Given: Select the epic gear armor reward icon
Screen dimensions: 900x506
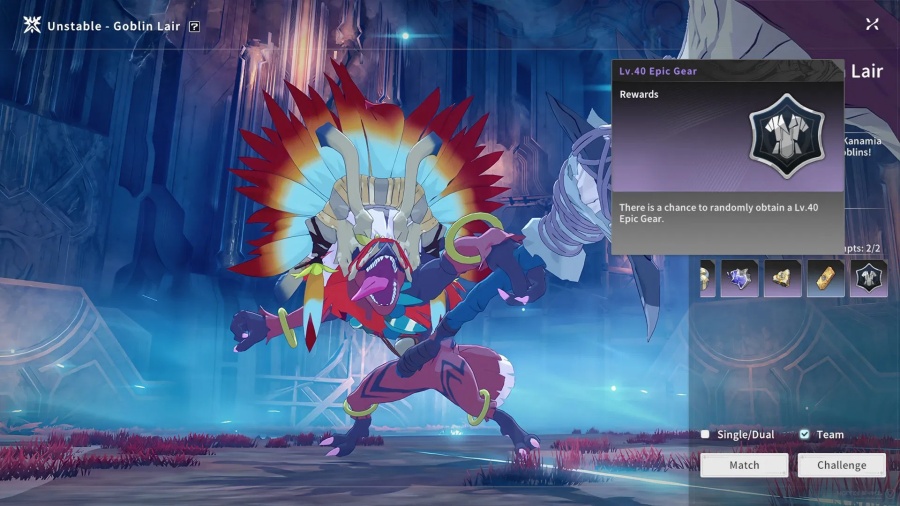Looking at the screenshot, I should (x=868, y=279).
